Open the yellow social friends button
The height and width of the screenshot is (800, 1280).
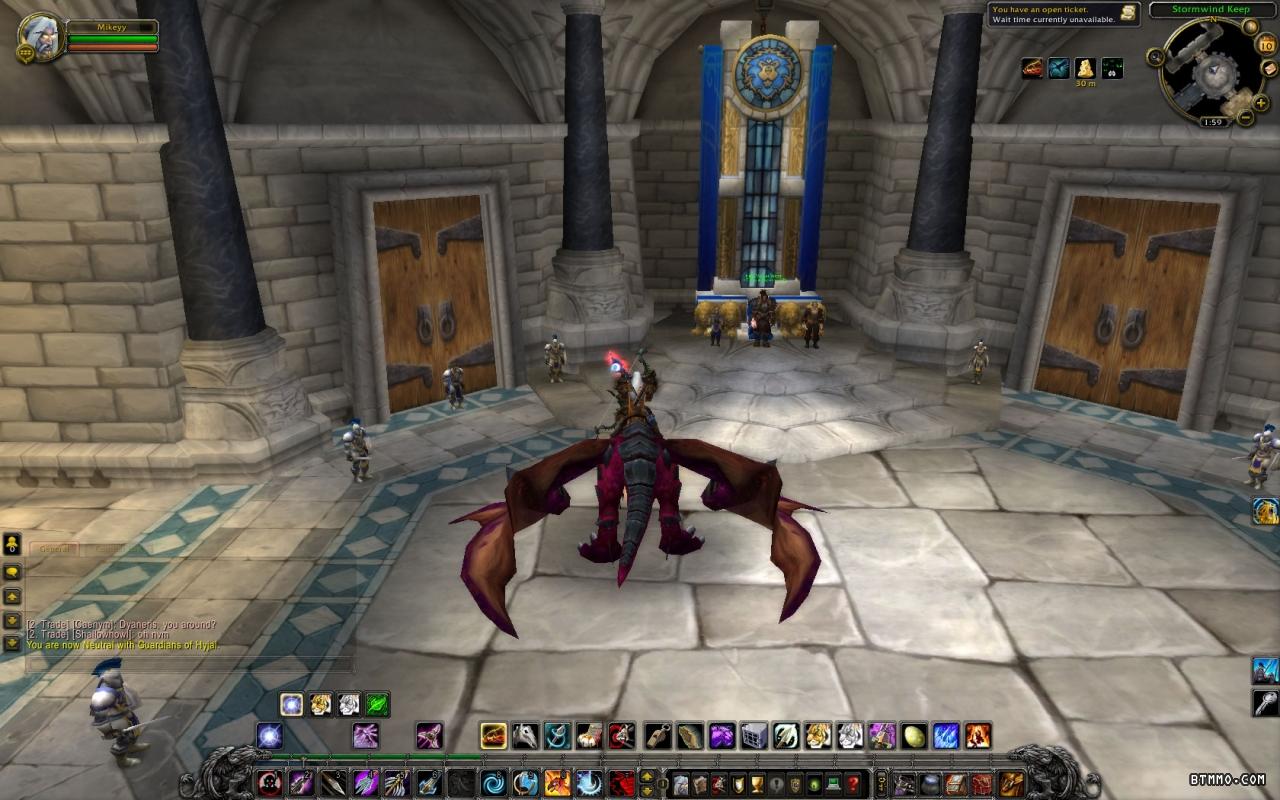click(13, 544)
